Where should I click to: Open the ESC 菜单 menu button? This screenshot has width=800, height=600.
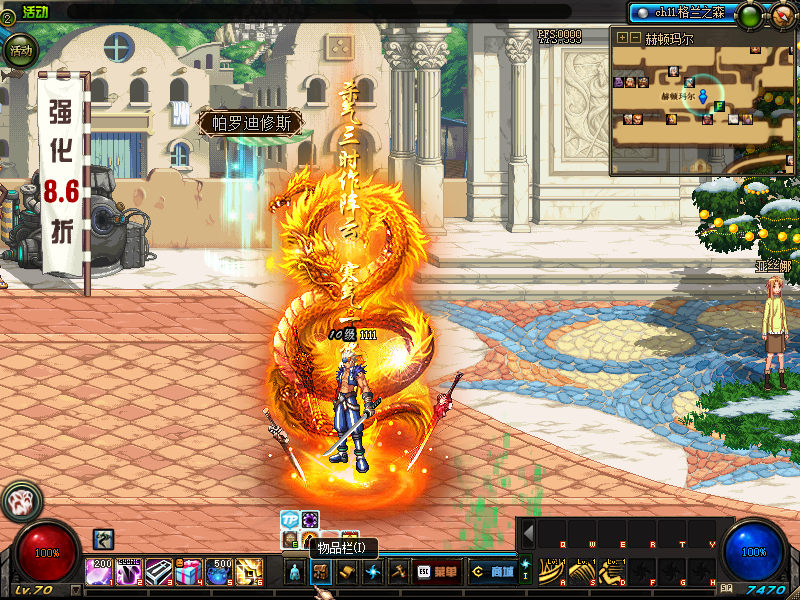click(x=439, y=572)
